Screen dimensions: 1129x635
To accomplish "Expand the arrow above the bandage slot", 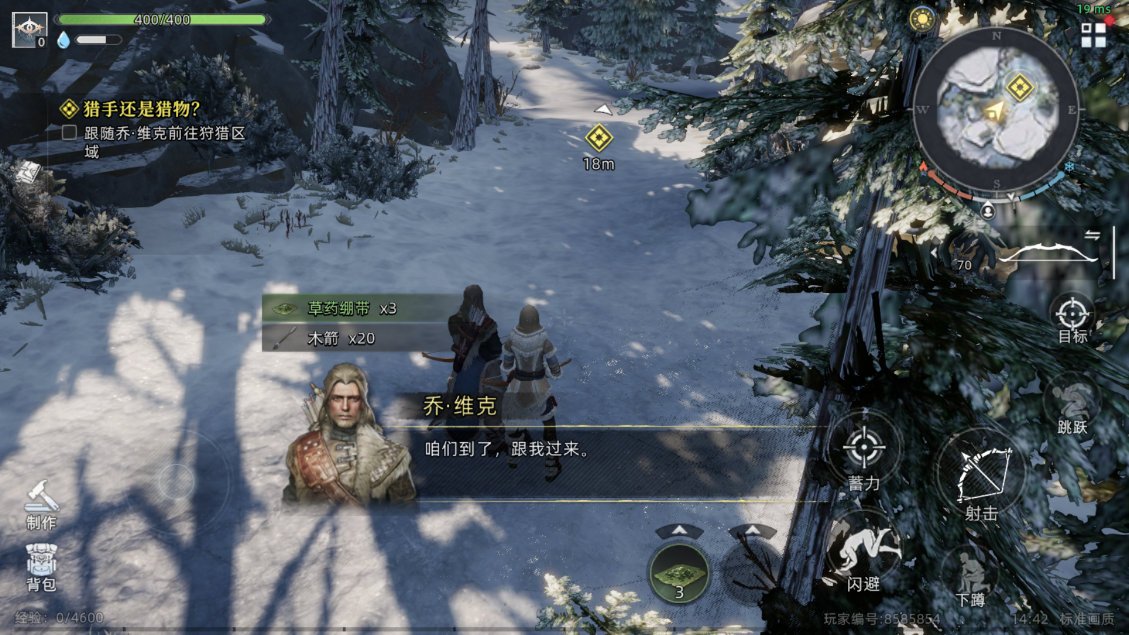I will pos(679,531).
